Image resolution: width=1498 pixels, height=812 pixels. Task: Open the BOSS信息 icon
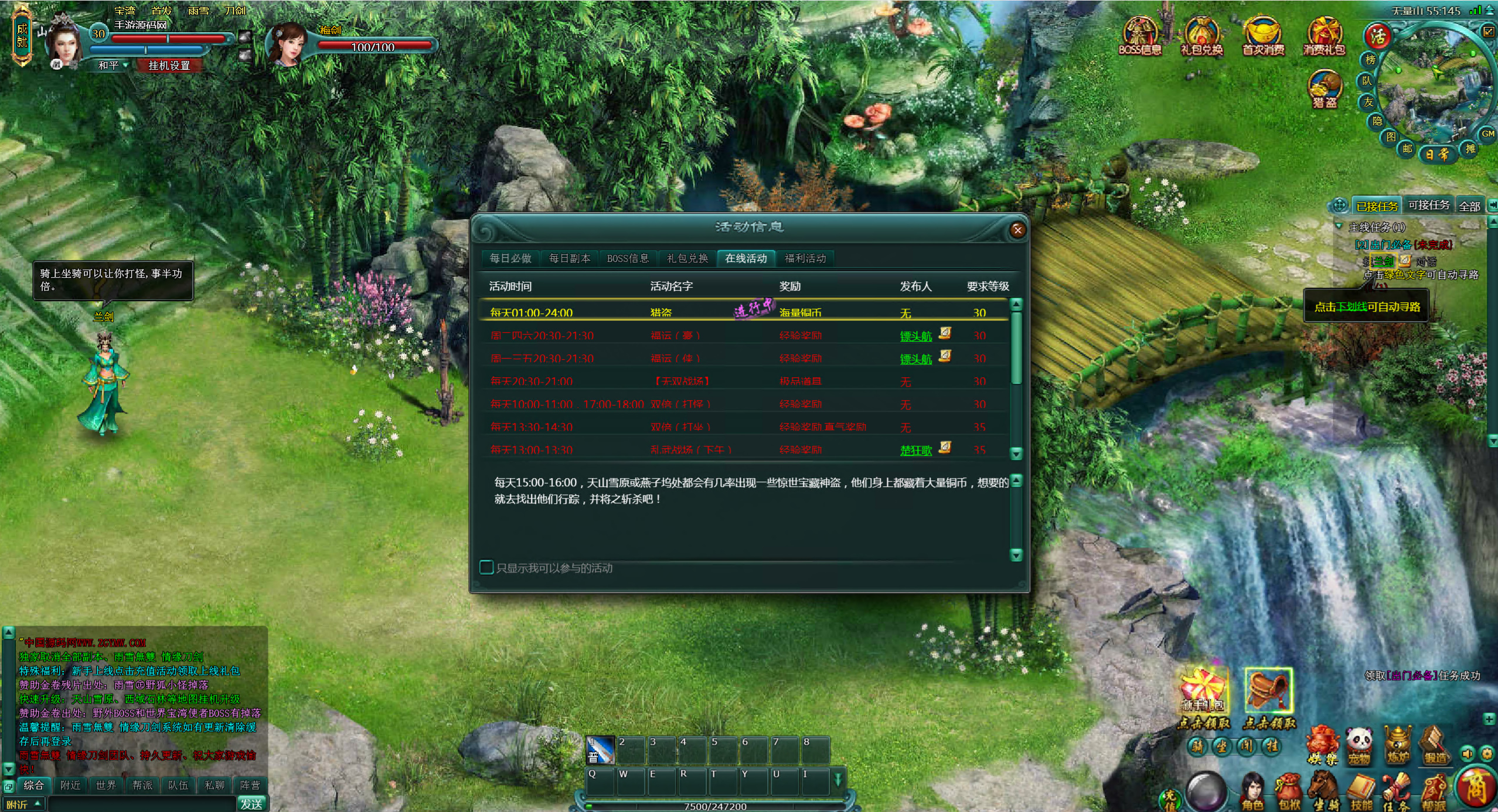click(1139, 36)
